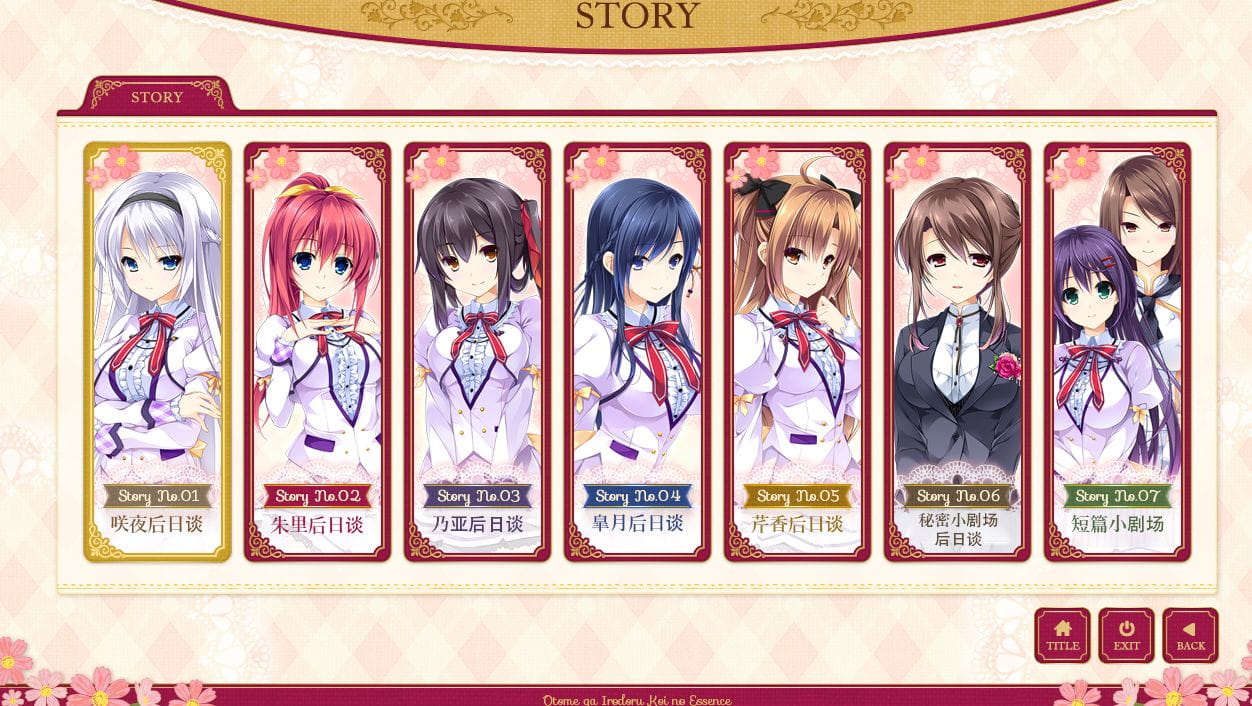Open Story No.03 乃亚后日谈
Screen dimensions: 1252x706
pos(477,351)
